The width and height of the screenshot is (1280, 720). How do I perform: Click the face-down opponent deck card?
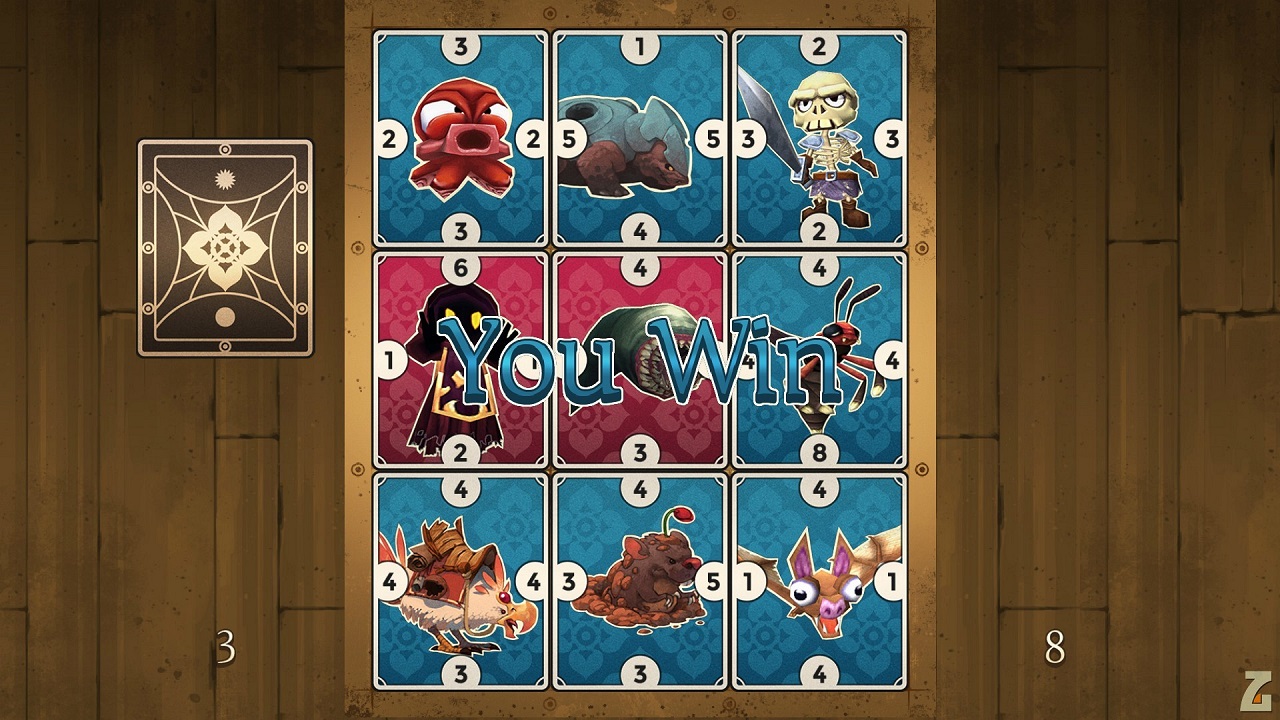tap(225, 248)
